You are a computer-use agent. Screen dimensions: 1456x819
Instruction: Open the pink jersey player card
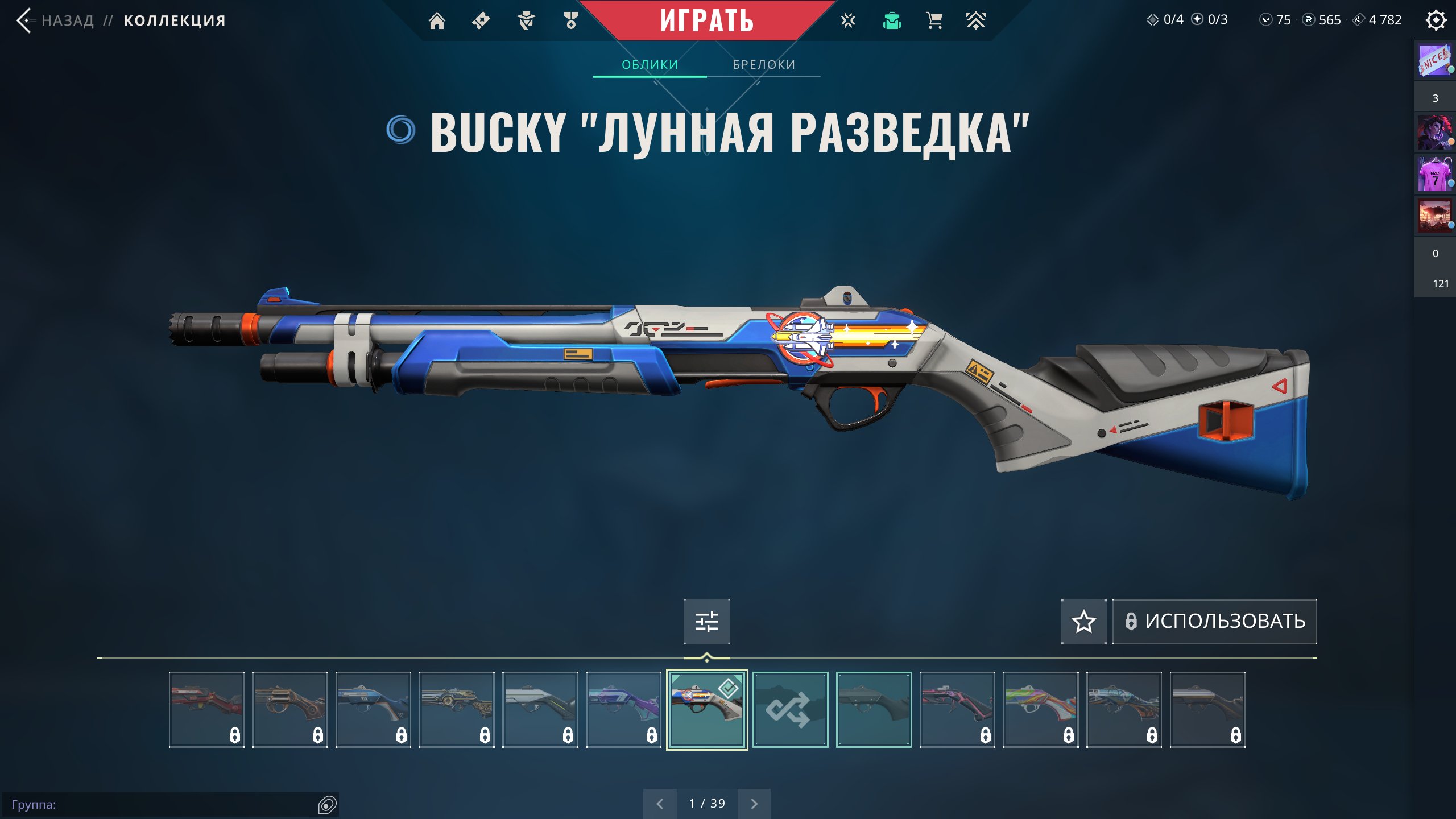tap(1434, 175)
